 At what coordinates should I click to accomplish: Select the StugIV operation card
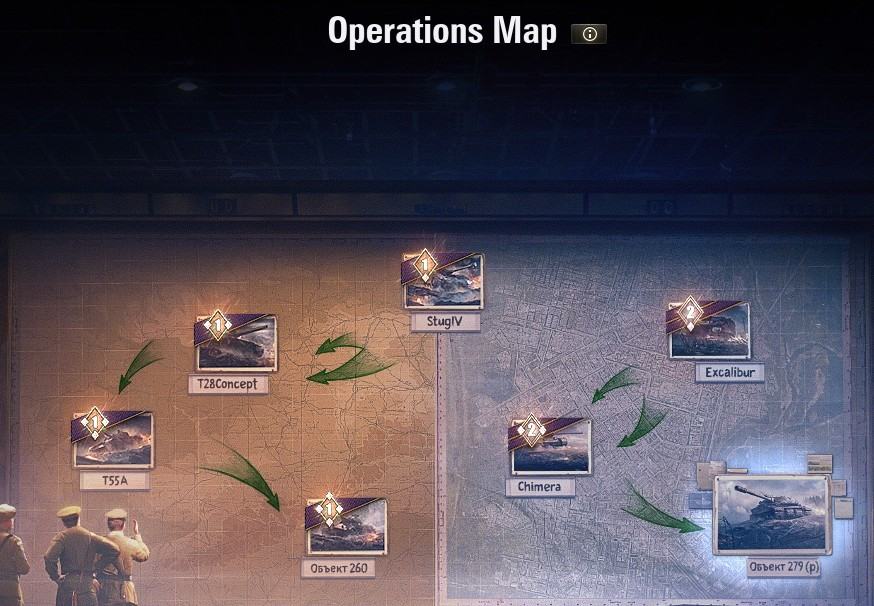coord(444,283)
